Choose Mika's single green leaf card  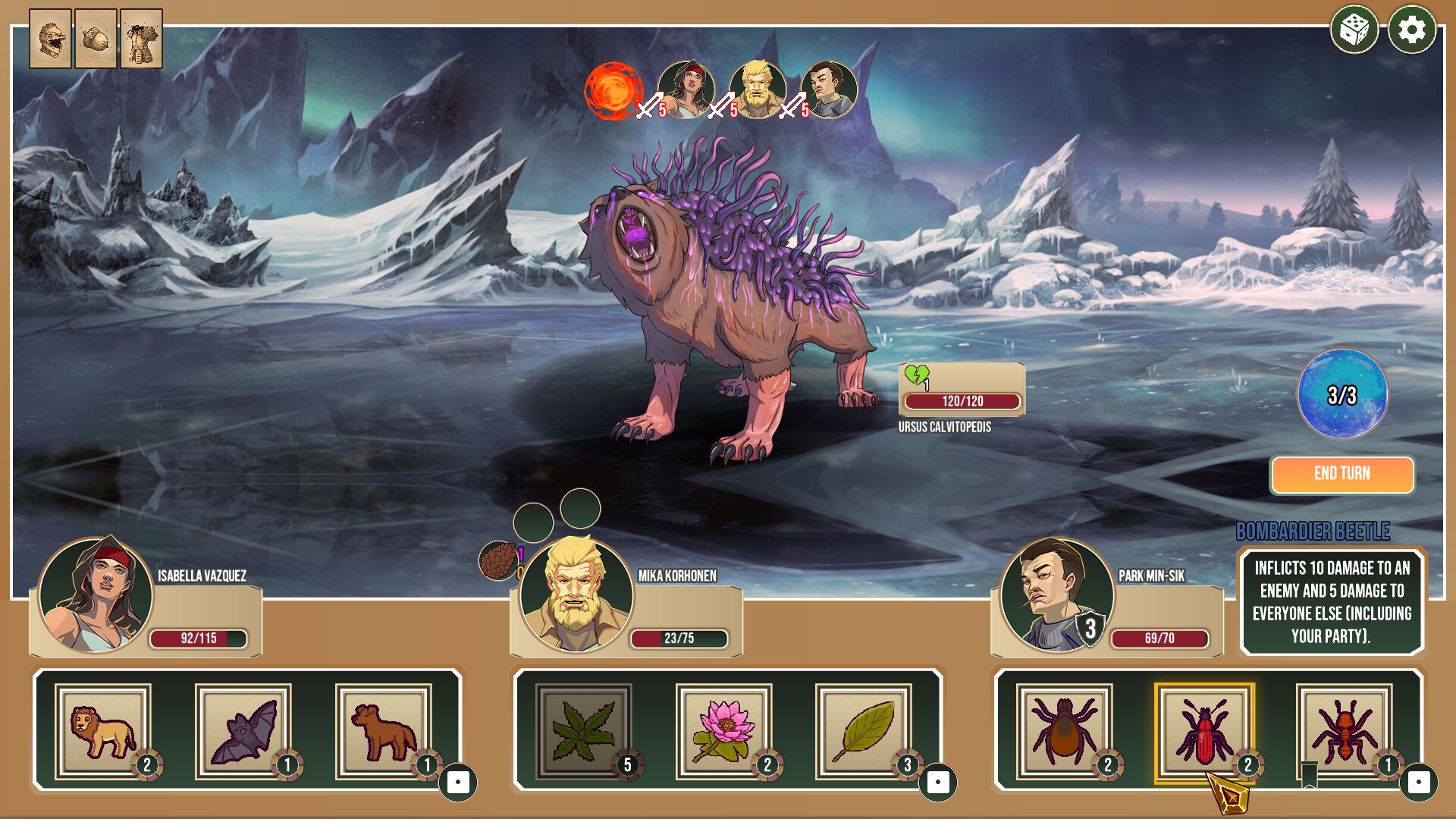[864, 731]
